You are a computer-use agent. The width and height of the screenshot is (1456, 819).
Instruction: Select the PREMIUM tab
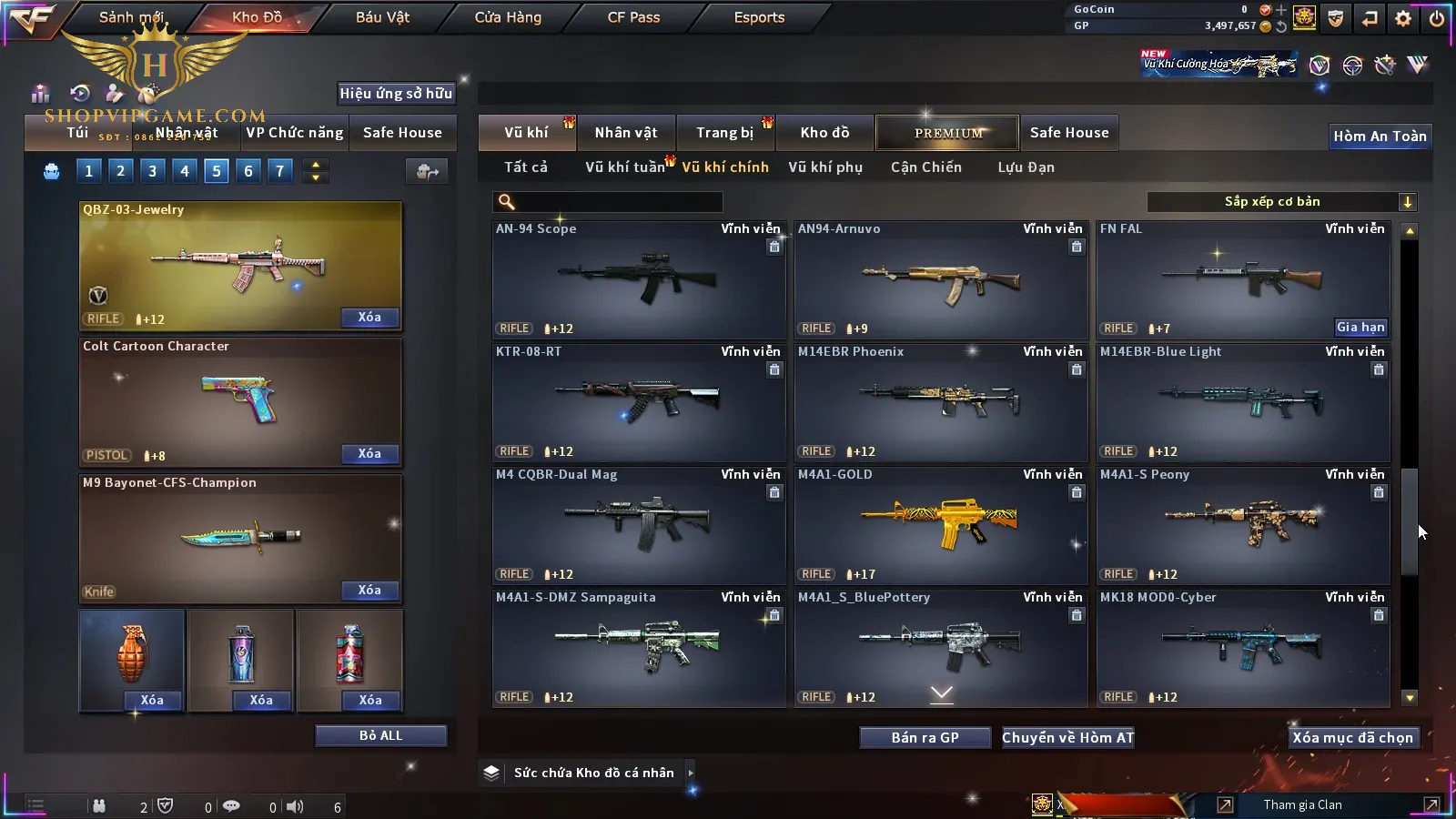point(948,133)
